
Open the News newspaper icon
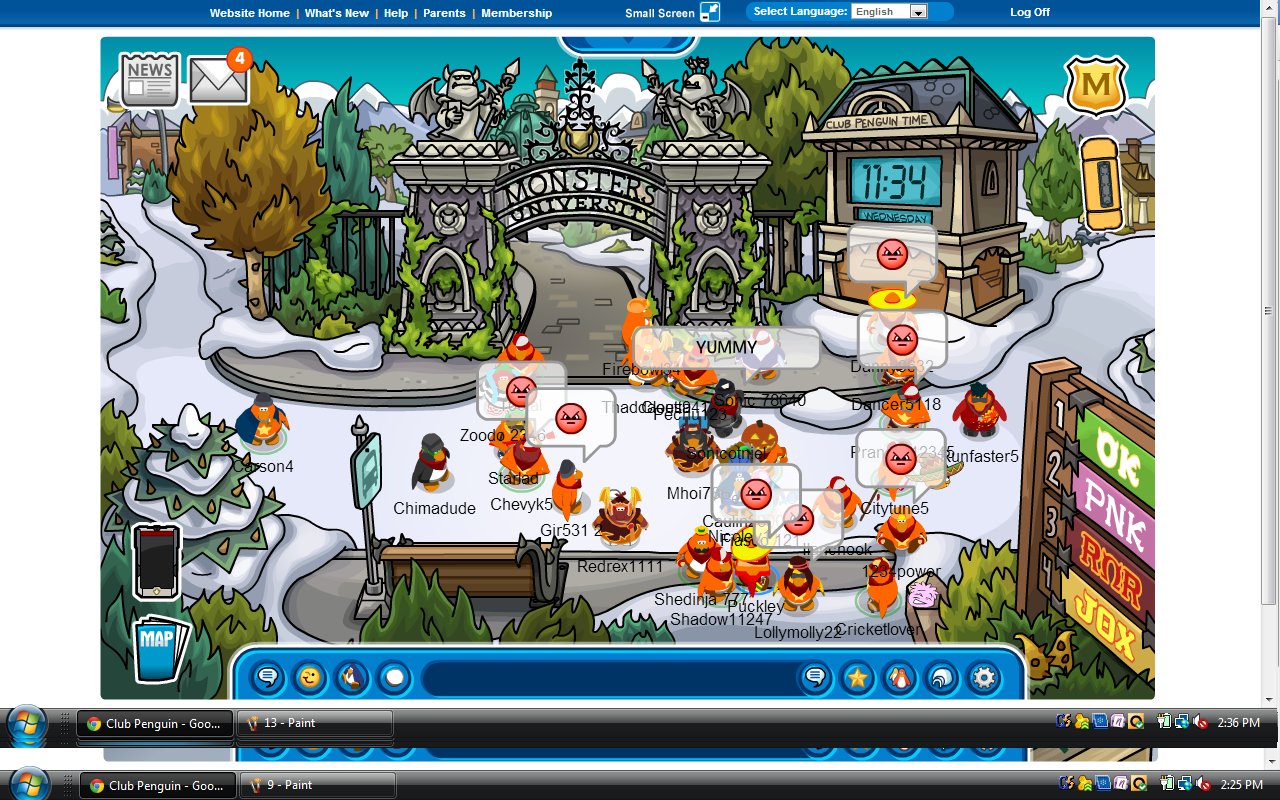click(x=150, y=80)
